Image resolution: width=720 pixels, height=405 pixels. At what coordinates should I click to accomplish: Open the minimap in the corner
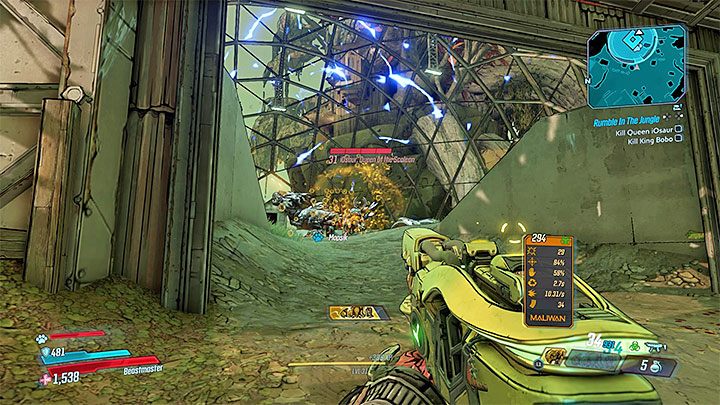click(637, 64)
